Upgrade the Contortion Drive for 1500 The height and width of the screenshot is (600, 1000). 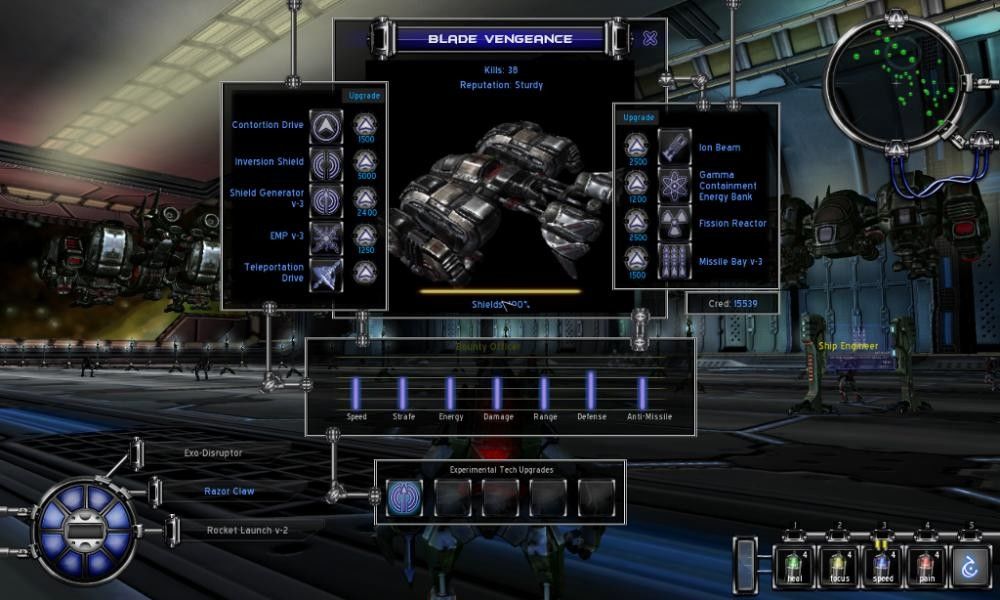tap(364, 125)
